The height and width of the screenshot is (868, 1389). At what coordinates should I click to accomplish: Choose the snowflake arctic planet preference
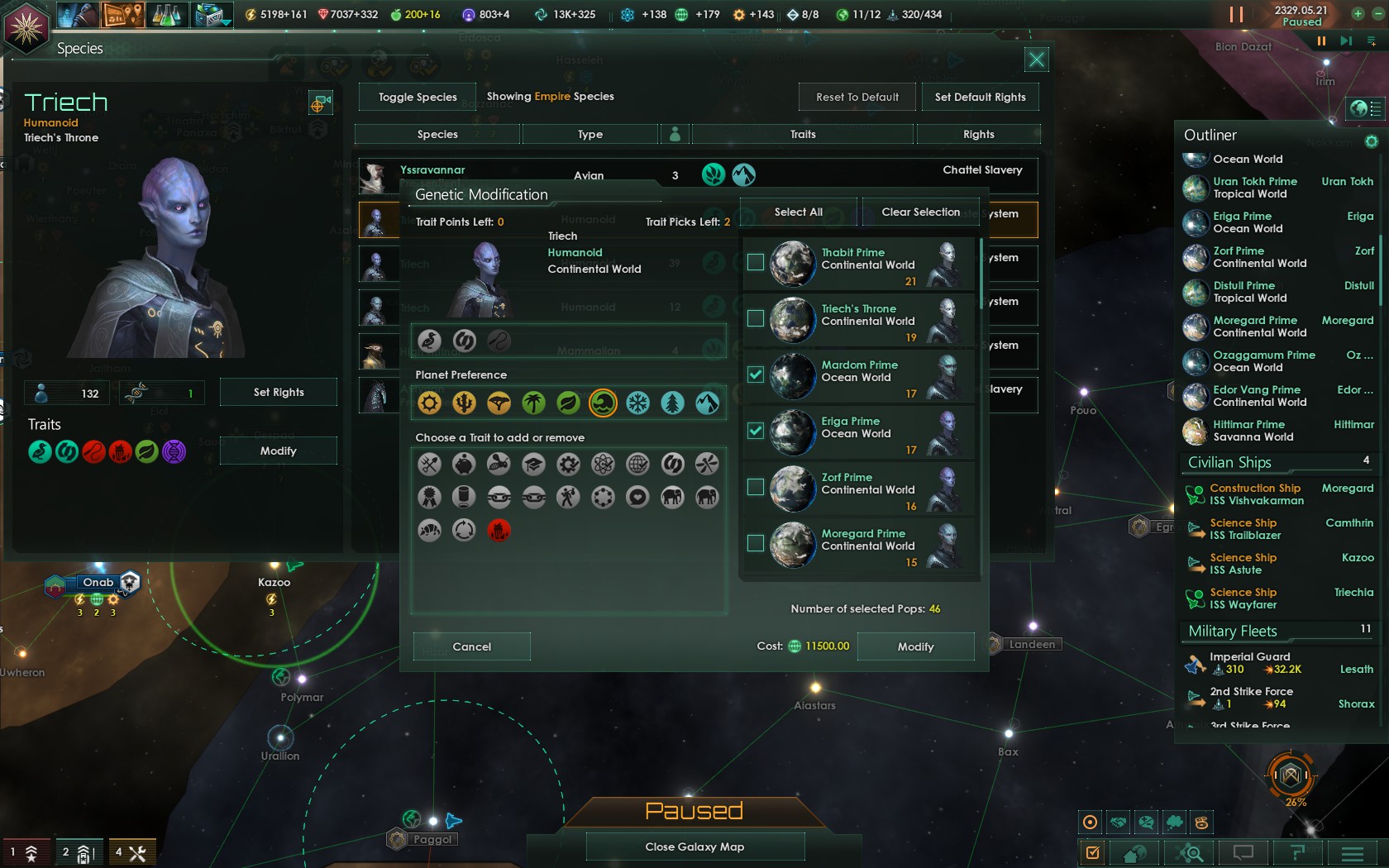637,403
